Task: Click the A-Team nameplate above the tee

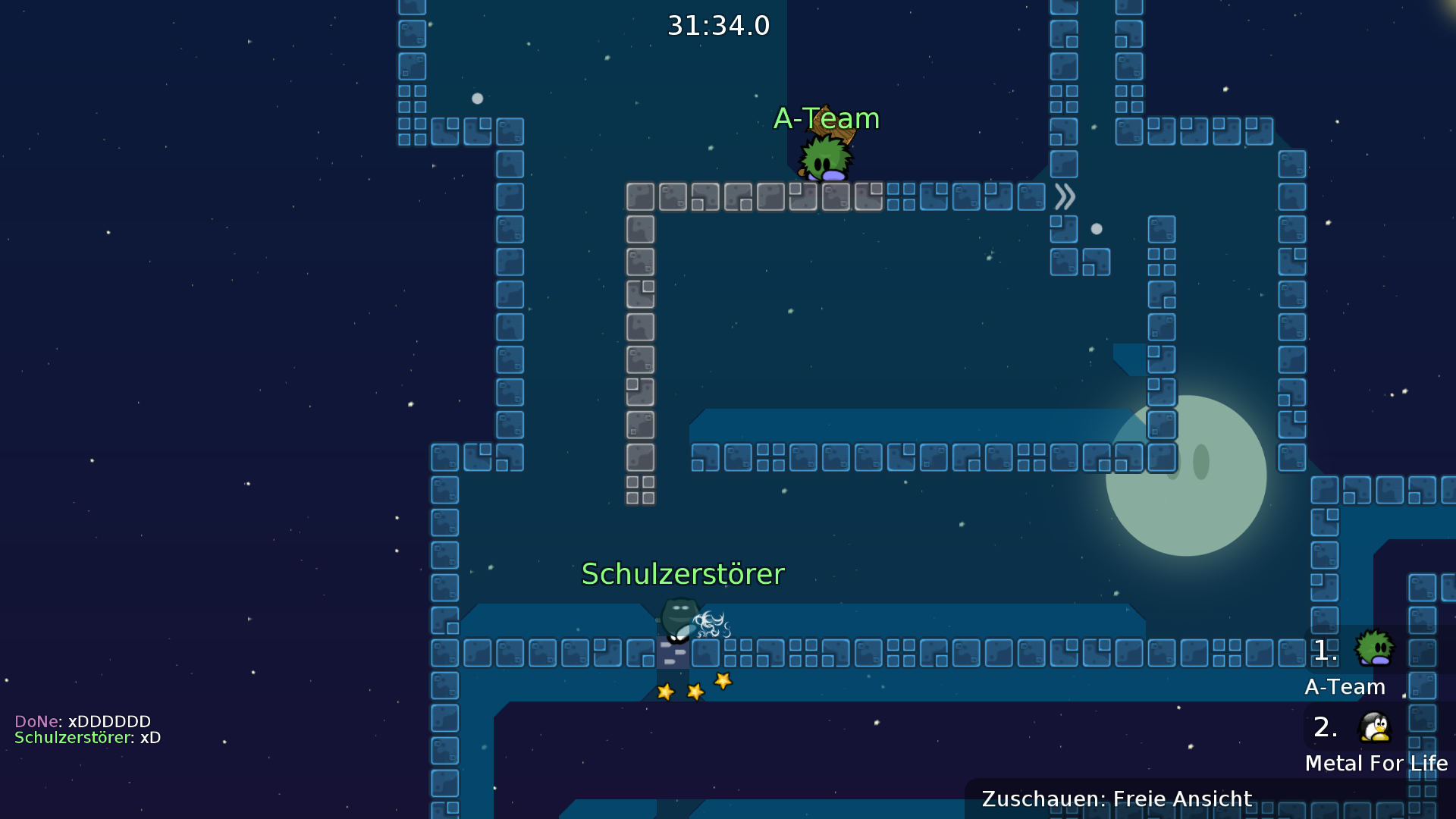Action: [827, 118]
